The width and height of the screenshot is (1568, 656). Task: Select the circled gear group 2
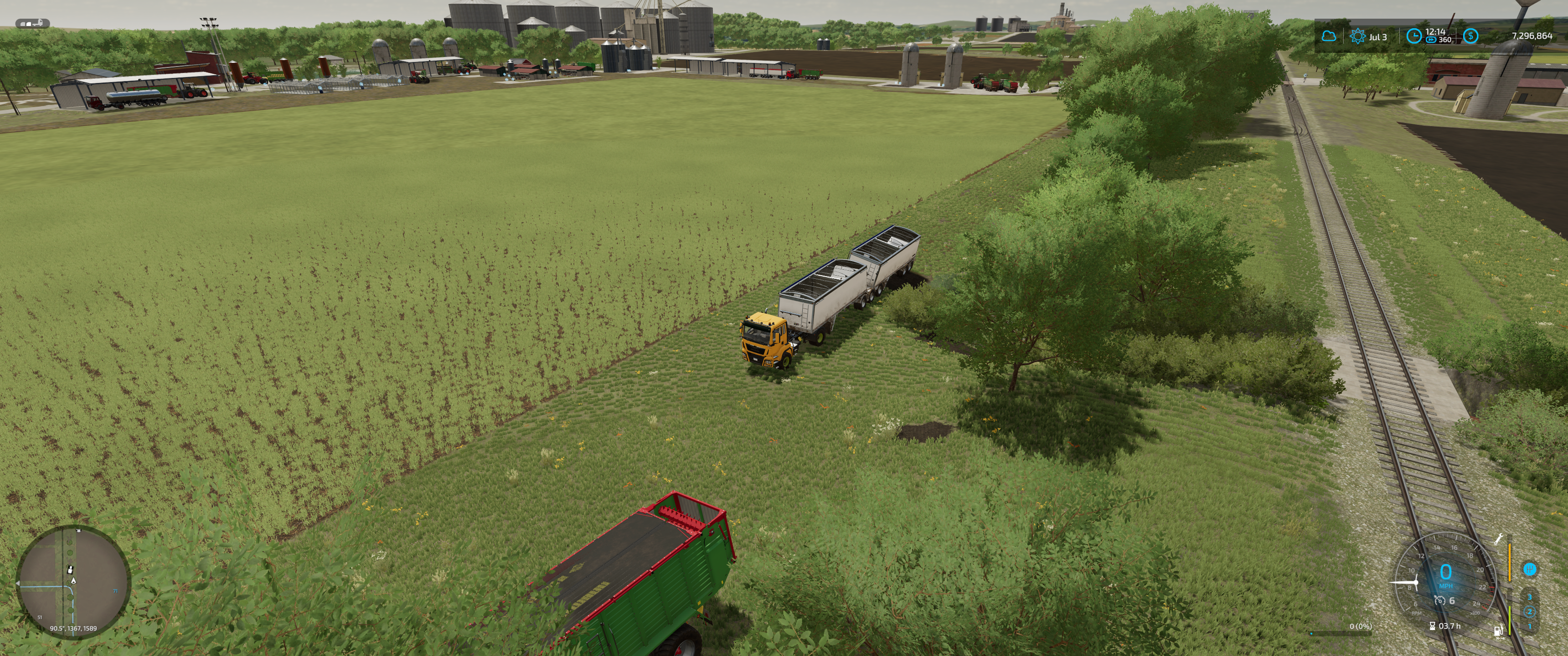coord(1530,611)
